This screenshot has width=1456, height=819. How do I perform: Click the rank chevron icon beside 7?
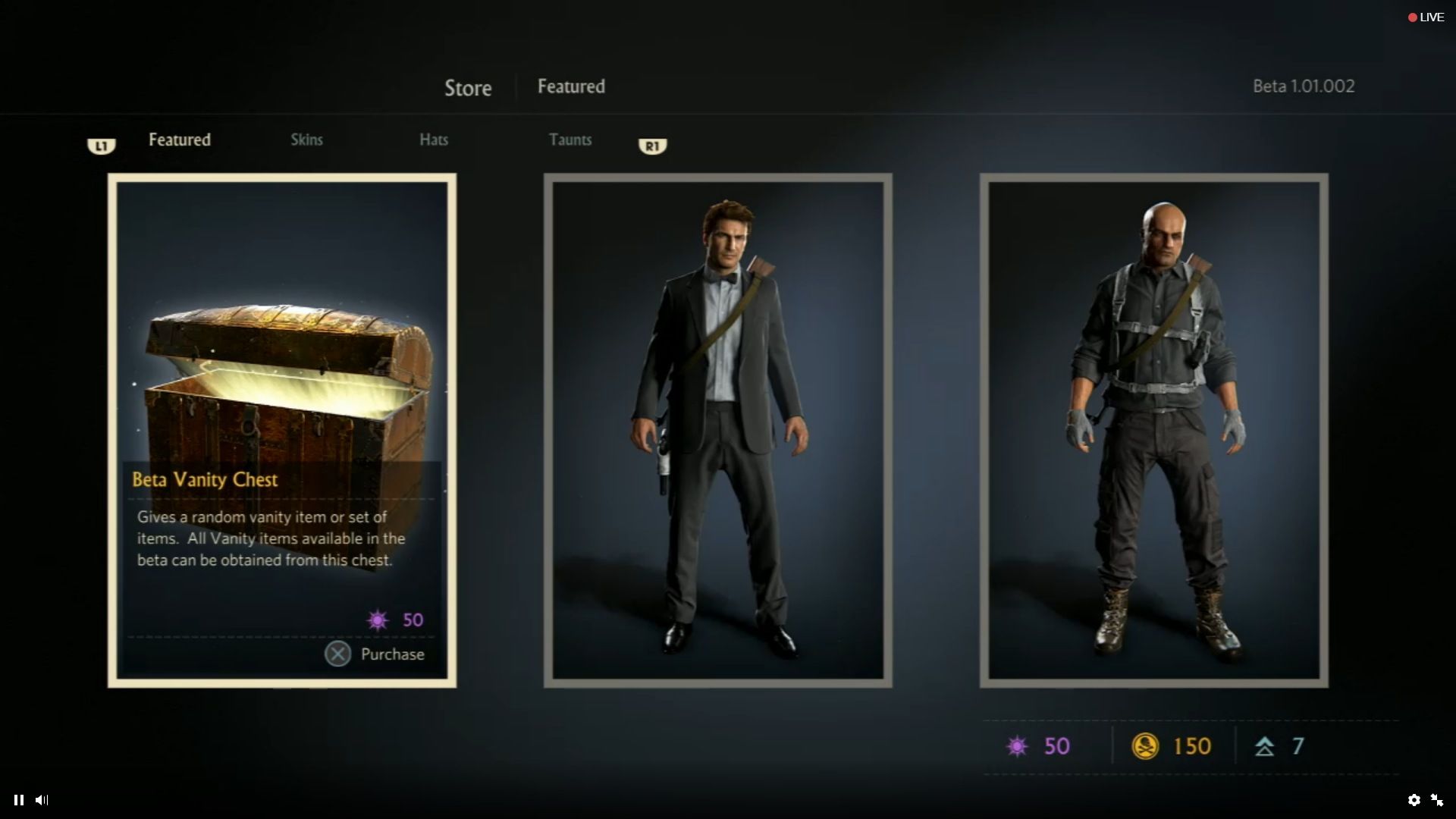point(1263,746)
